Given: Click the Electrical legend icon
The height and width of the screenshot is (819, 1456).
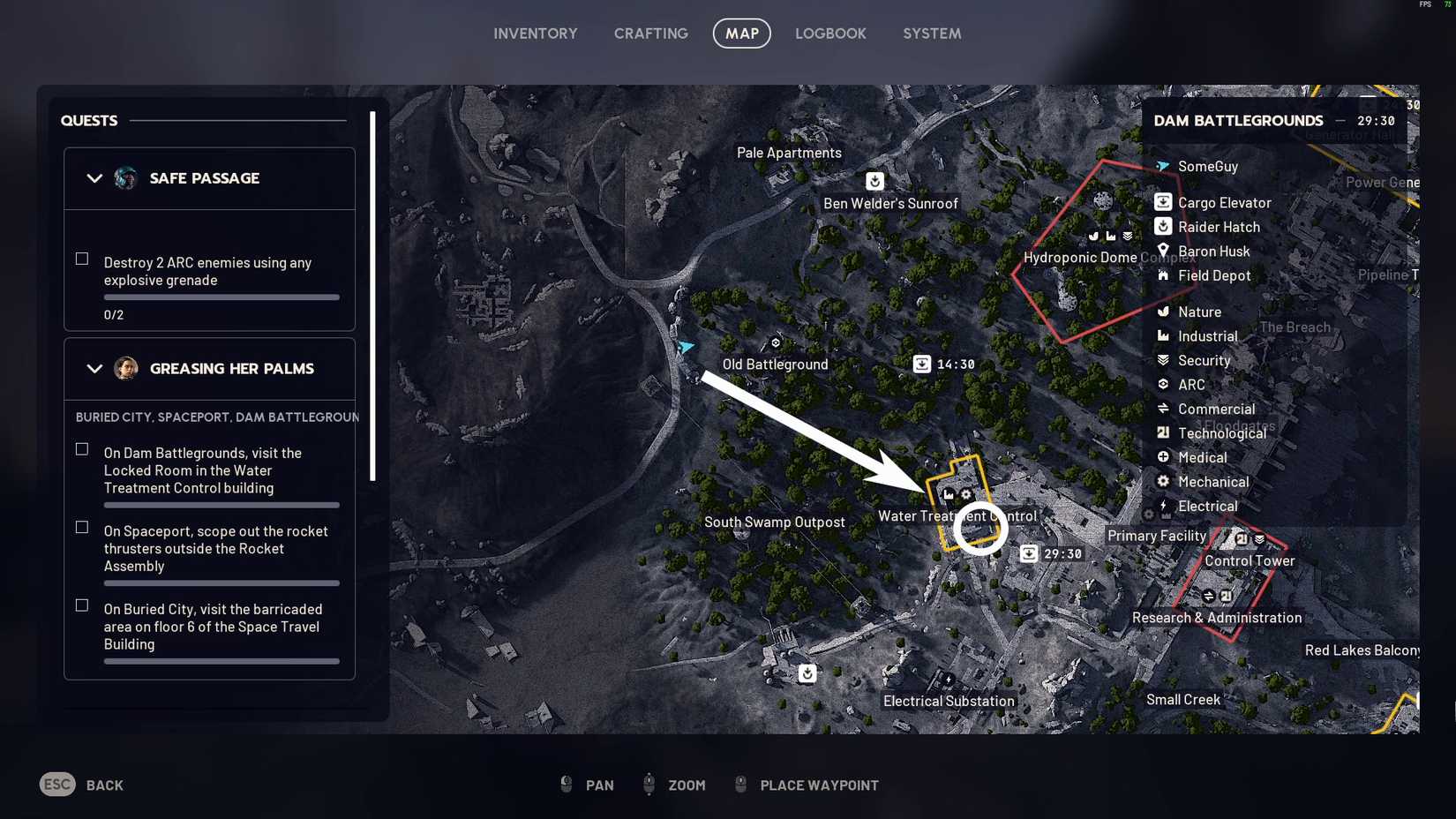Looking at the screenshot, I should (x=1162, y=506).
